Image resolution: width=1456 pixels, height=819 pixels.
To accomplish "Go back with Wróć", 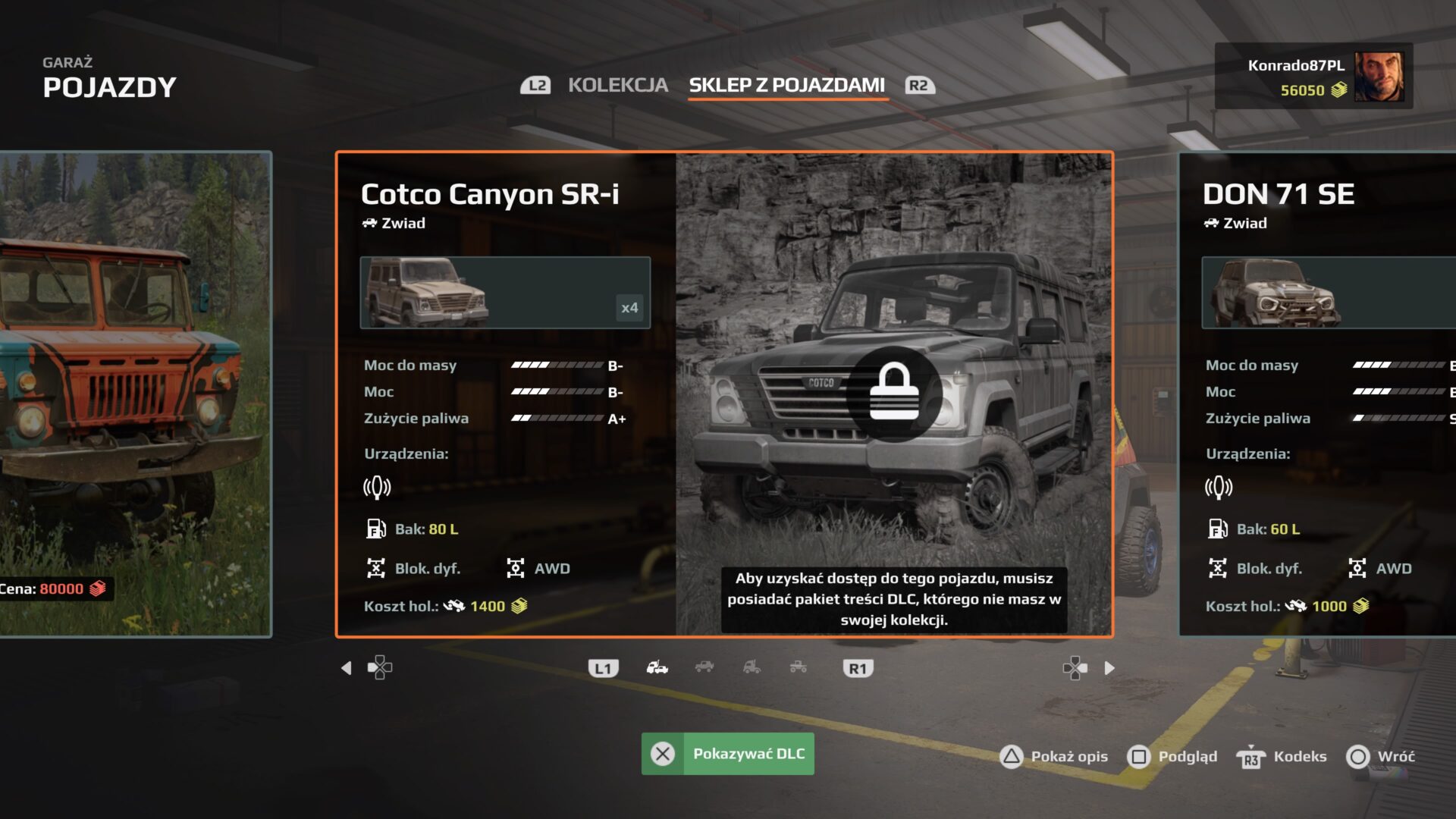I will tap(1380, 756).
